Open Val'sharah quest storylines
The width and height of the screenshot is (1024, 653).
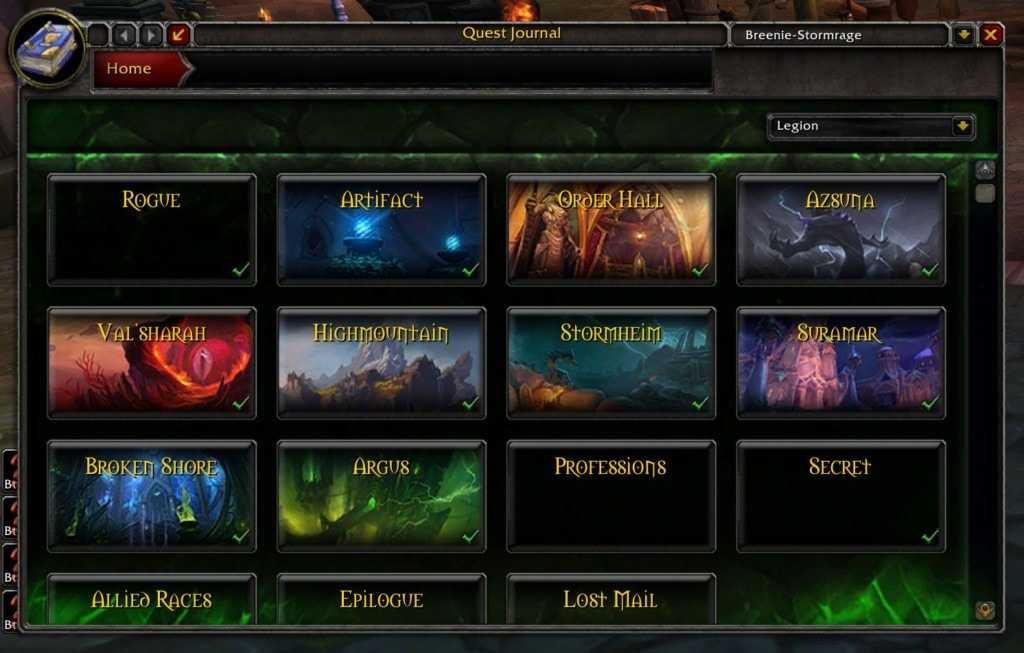152,362
